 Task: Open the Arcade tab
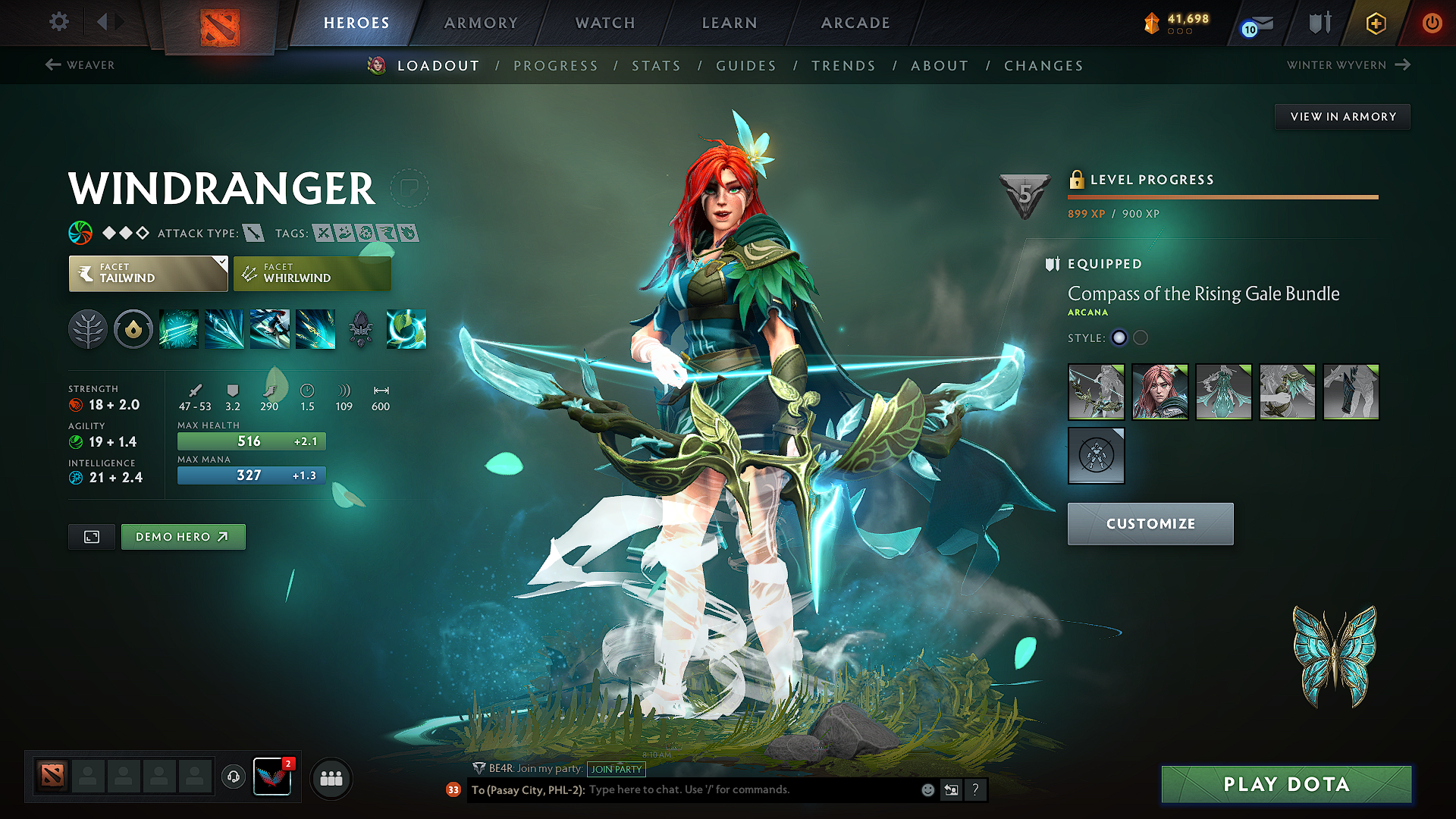tap(855, 23)
